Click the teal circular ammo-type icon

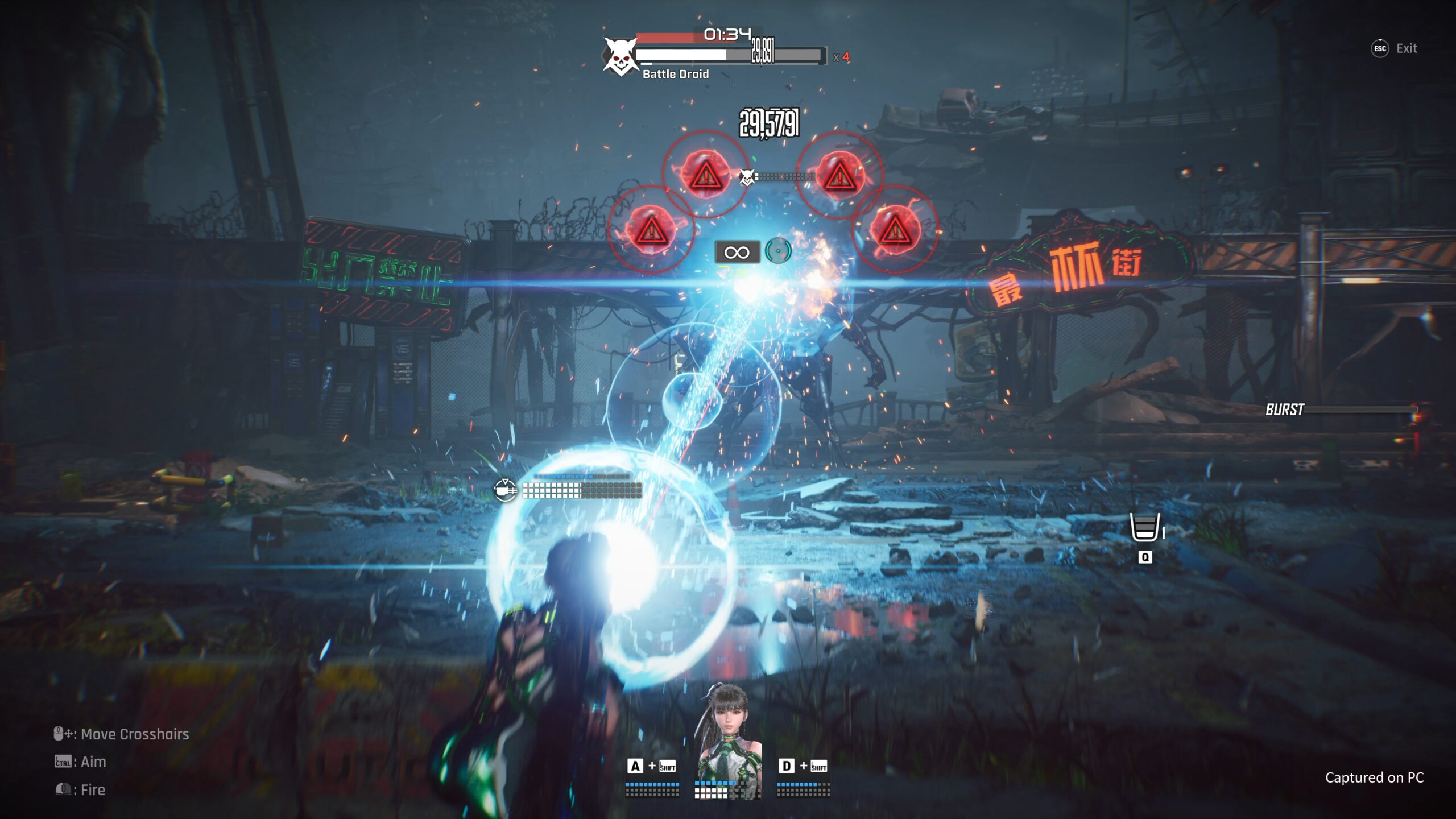coord(777,251)
